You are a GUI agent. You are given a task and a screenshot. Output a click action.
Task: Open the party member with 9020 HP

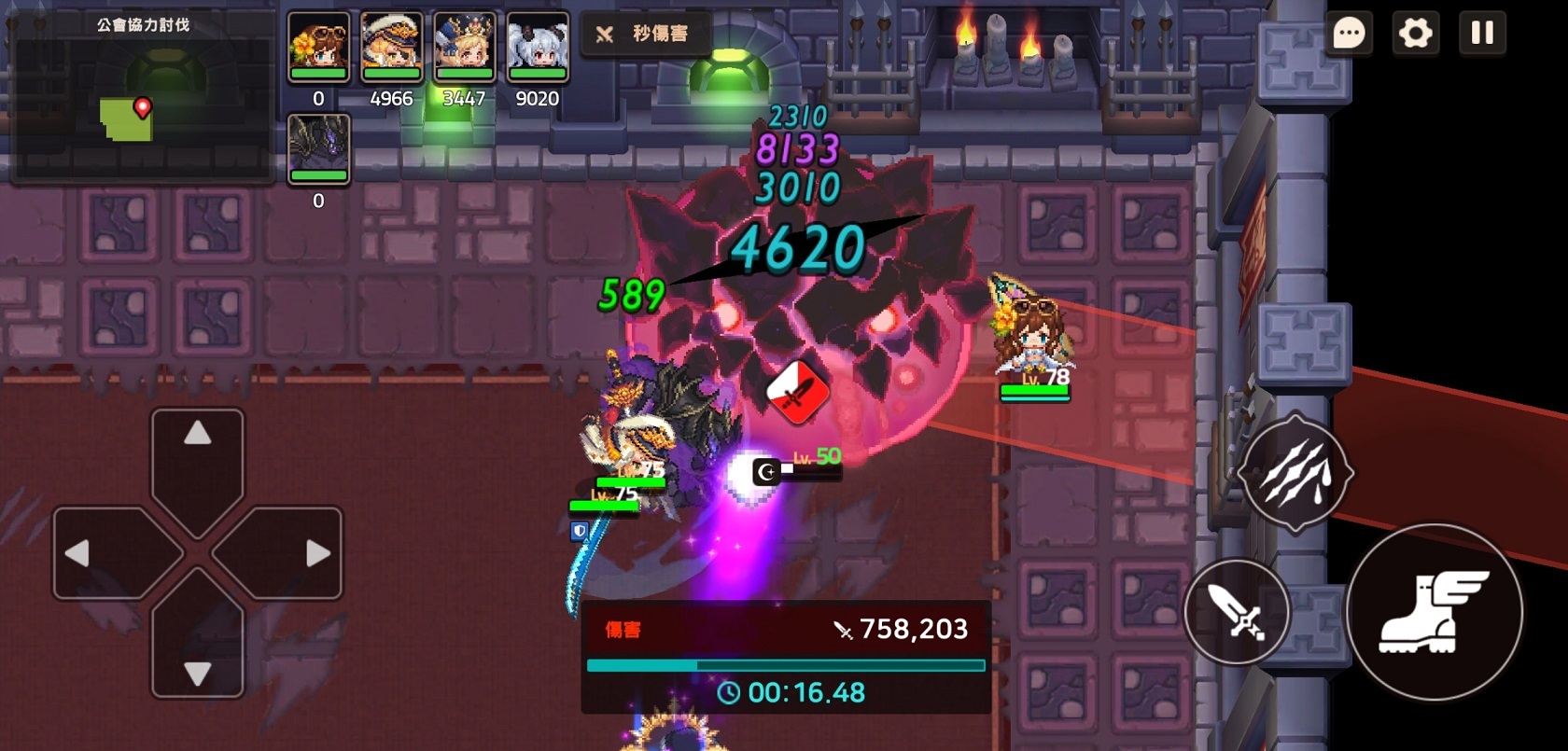coord(535,47)
